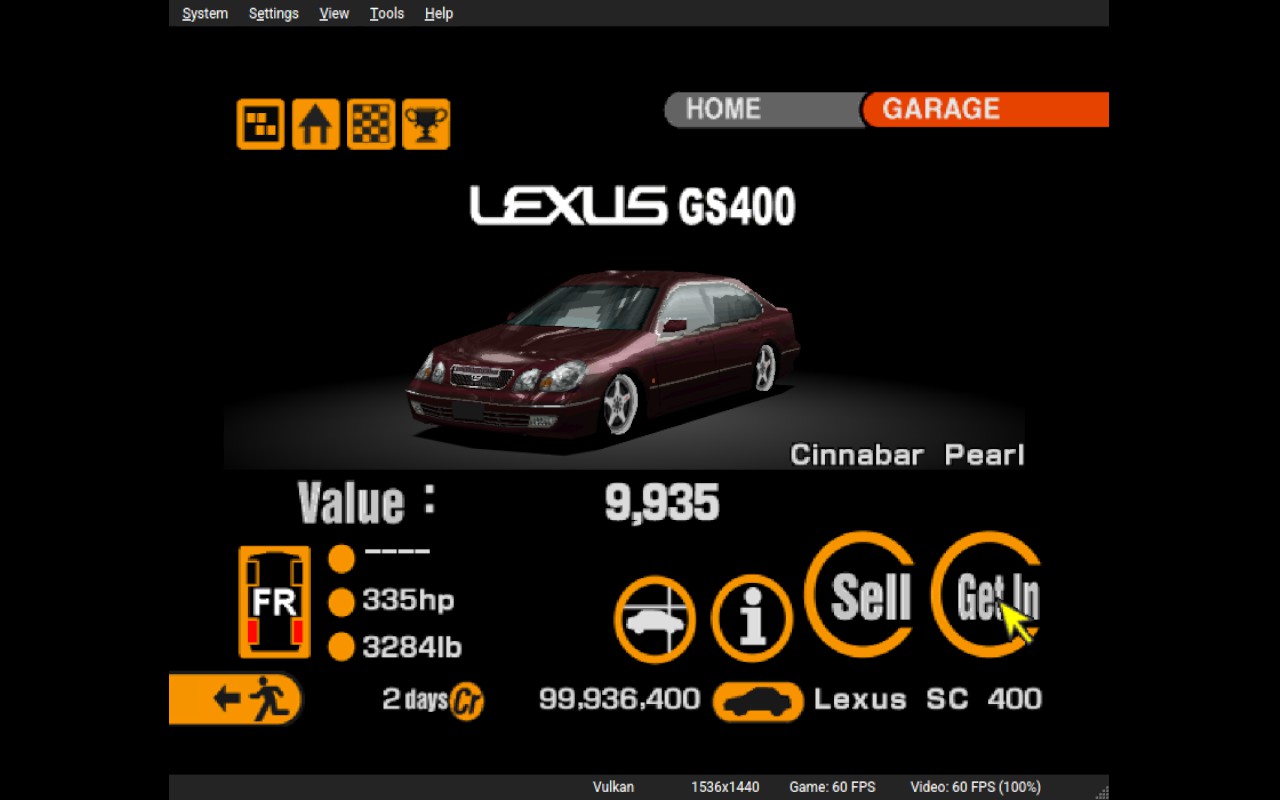Click the orange squares map icon

pyautogui.click(x=260, y=125)
